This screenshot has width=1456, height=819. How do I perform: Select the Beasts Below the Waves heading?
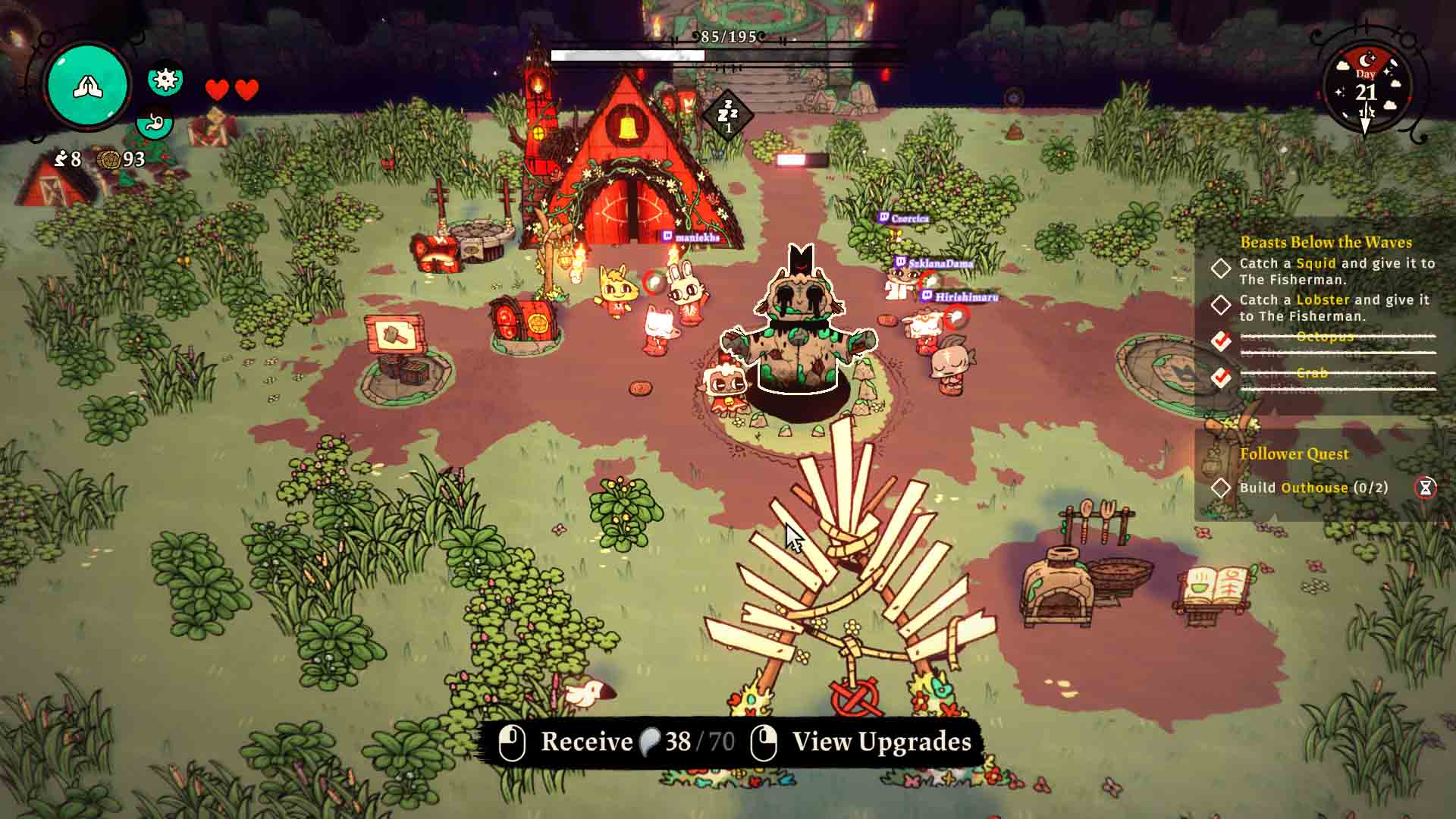click(1326, 242)
